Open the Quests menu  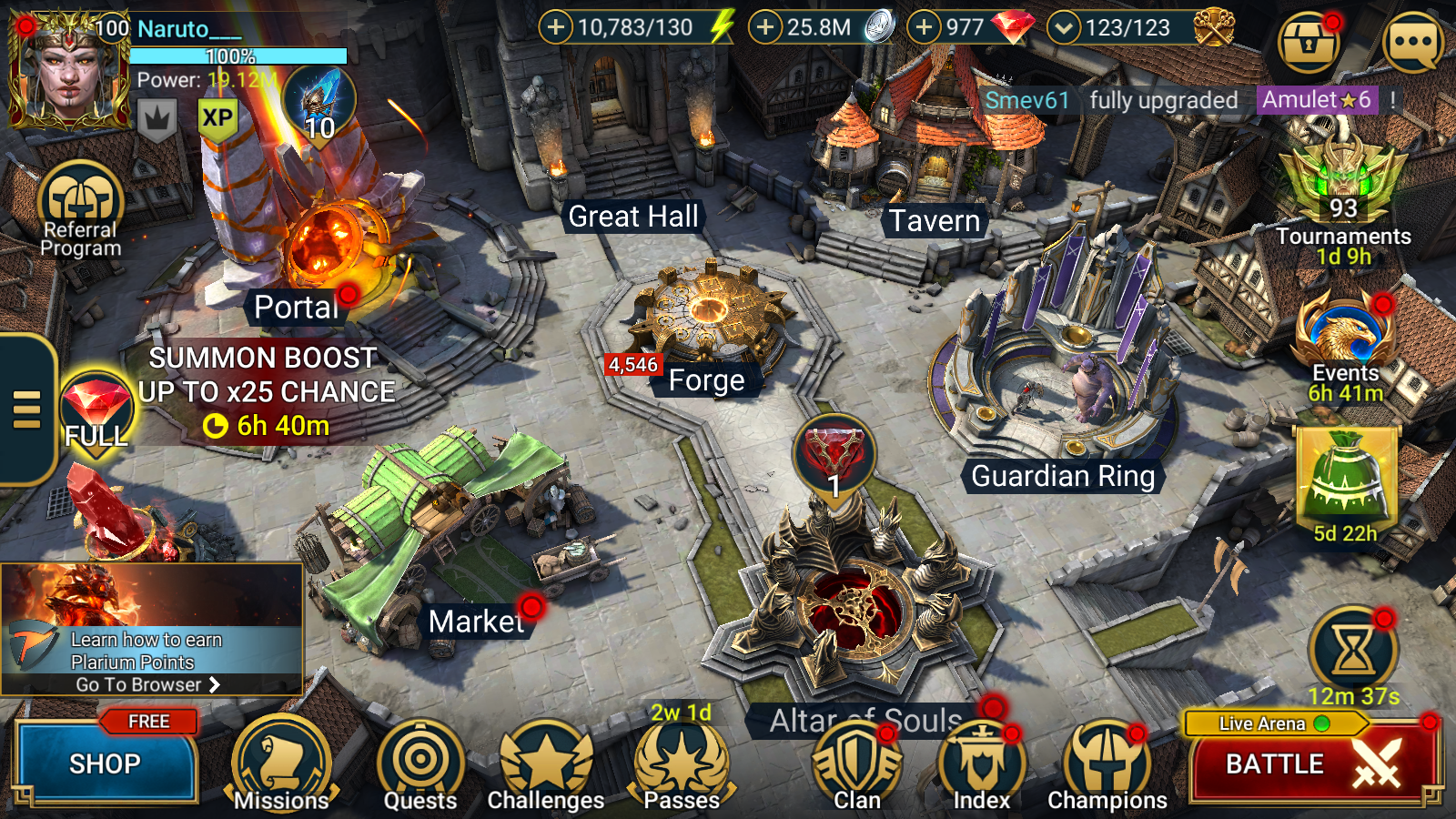tap(420, 764)
